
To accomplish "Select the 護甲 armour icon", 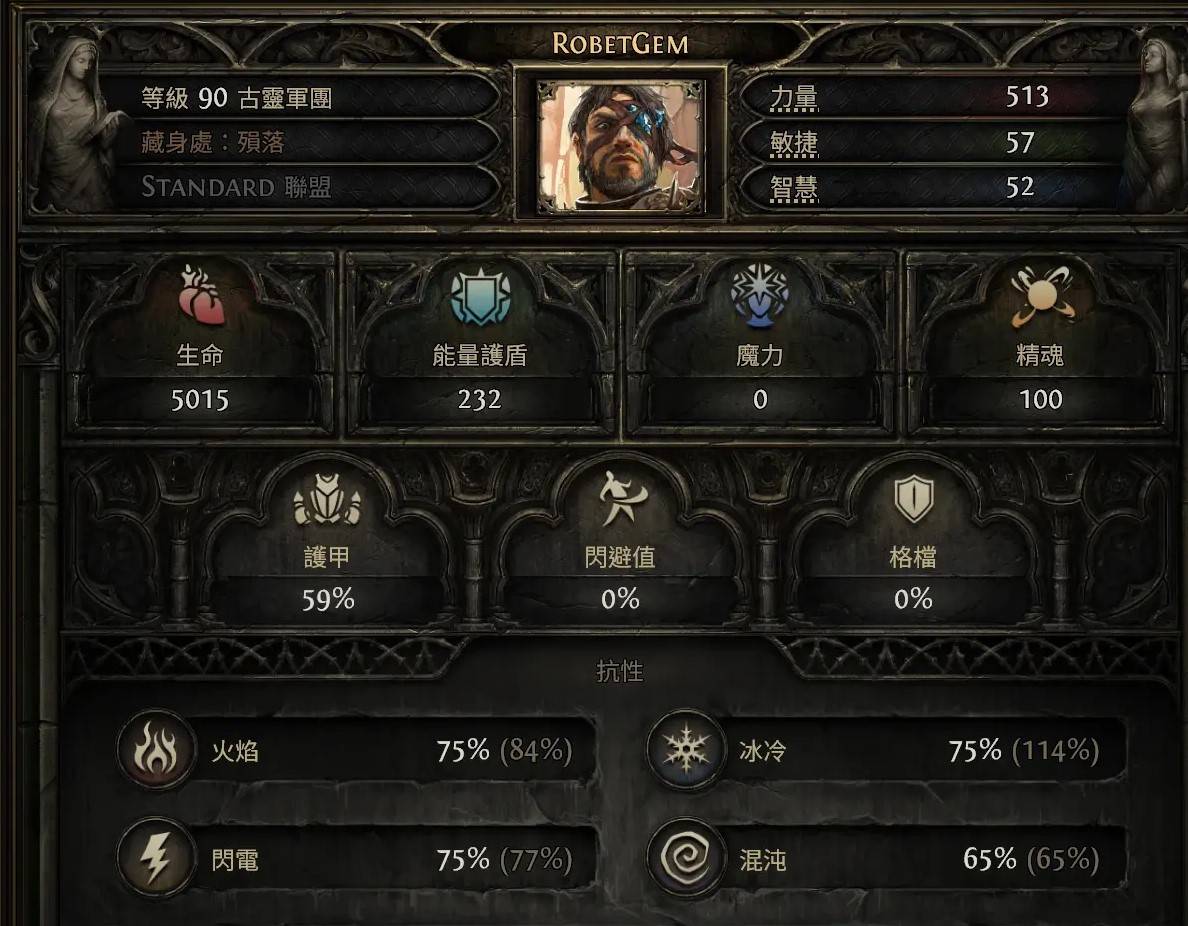I will coord(327,500).
